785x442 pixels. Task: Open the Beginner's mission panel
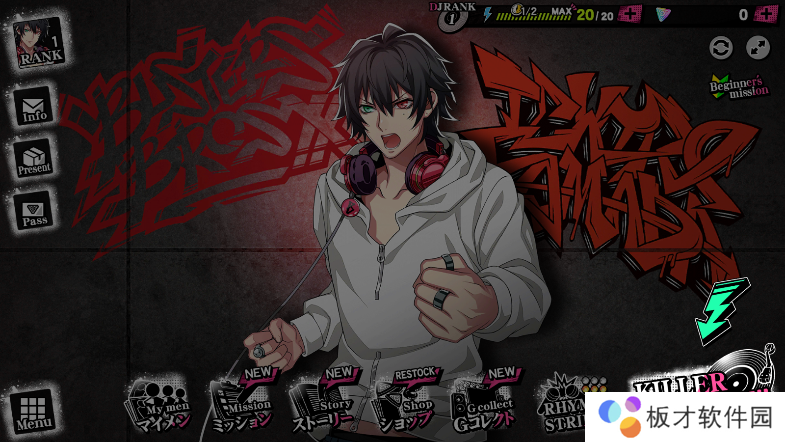739,87
